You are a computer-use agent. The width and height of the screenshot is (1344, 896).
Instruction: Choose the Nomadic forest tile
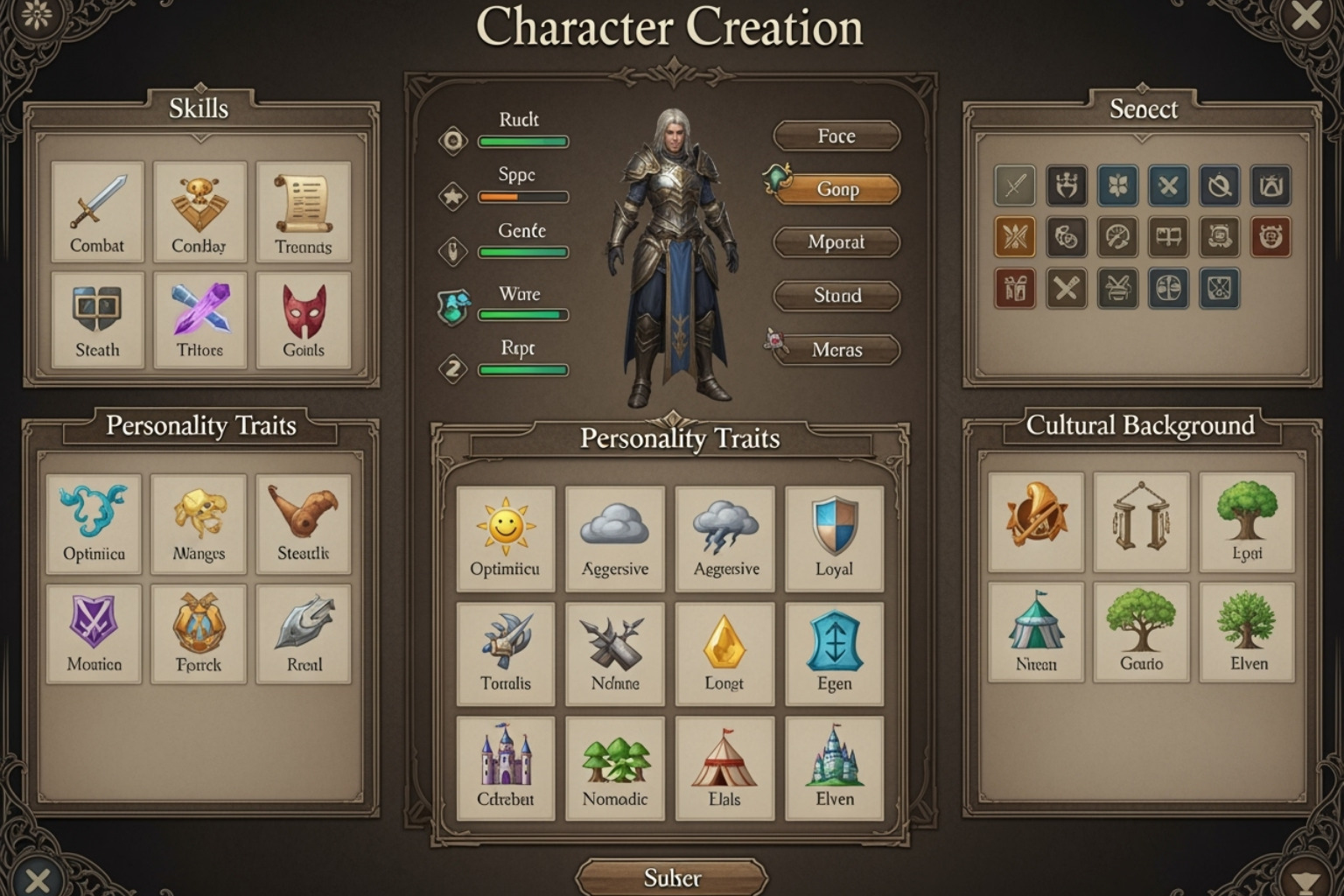click(615, 767)
